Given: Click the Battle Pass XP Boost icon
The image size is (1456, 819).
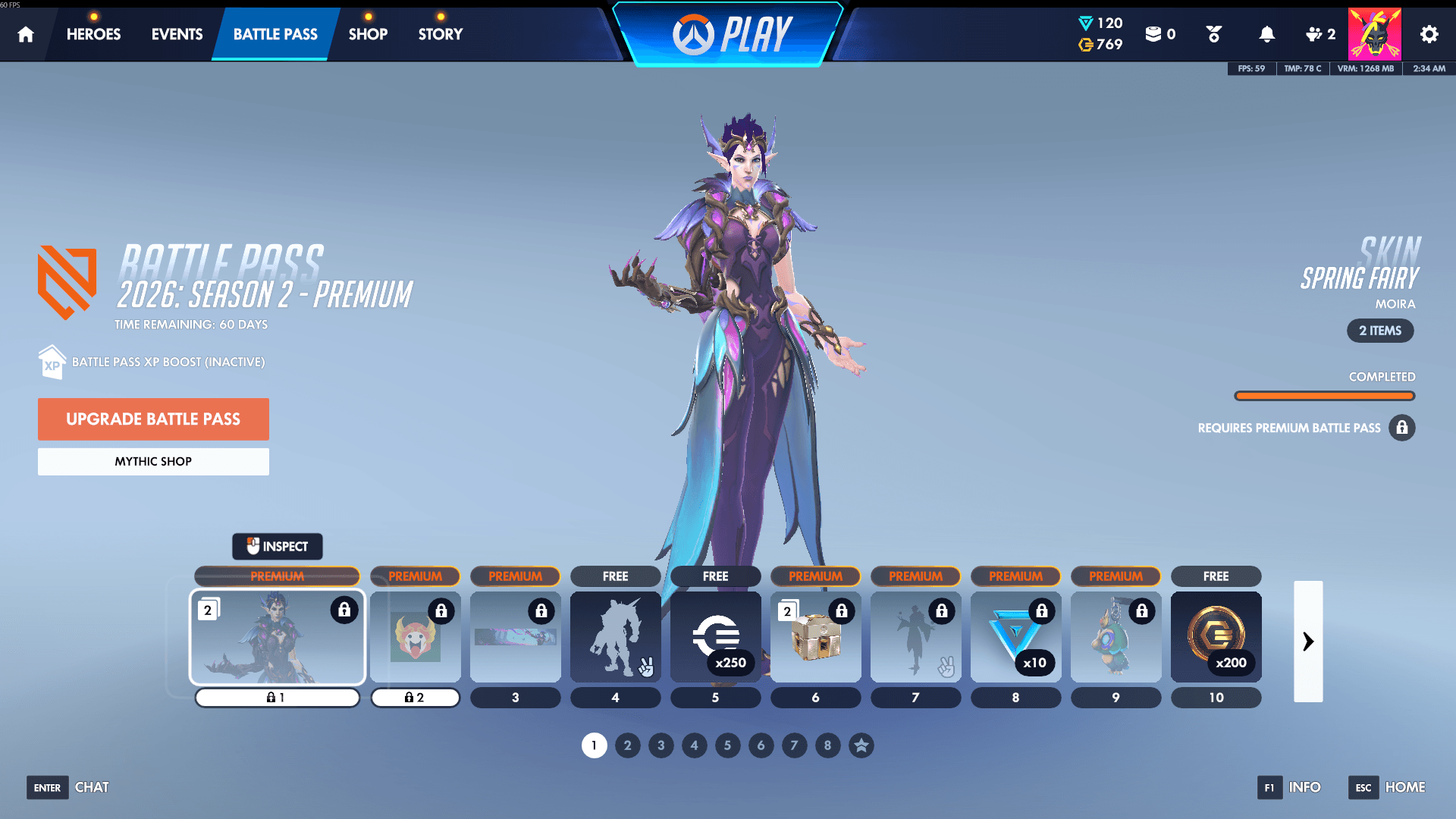Looking at the screenshot, I should click(51, 362).
